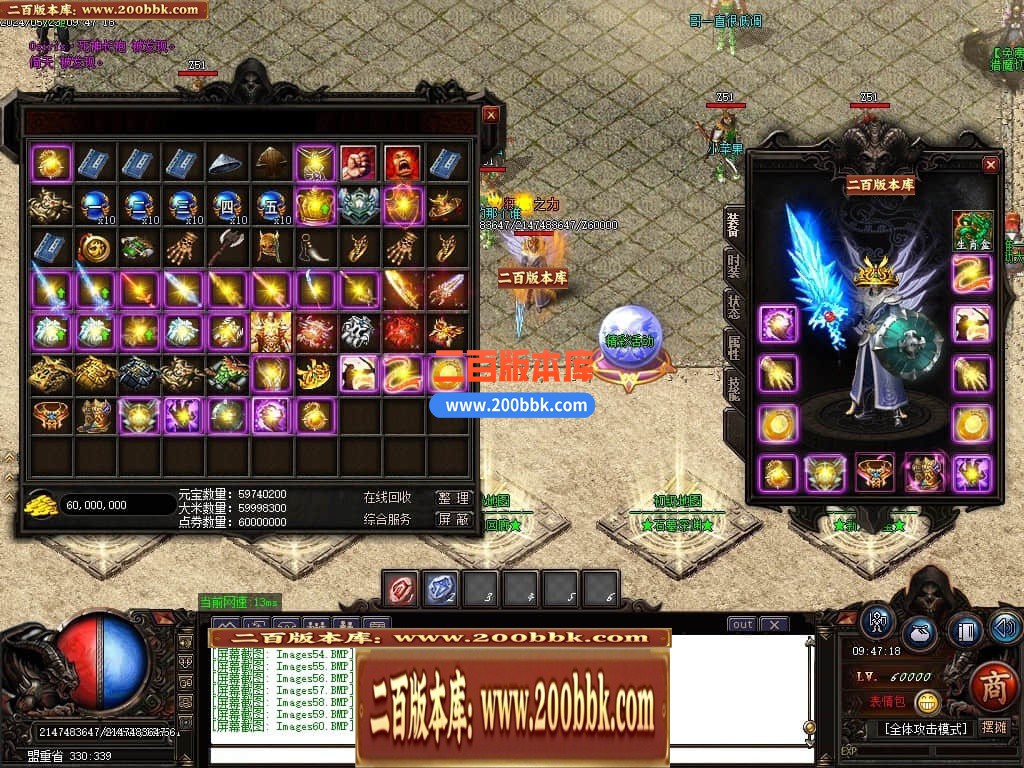
Task: Pick the blue orb marked 四
Action: point(227,205)
